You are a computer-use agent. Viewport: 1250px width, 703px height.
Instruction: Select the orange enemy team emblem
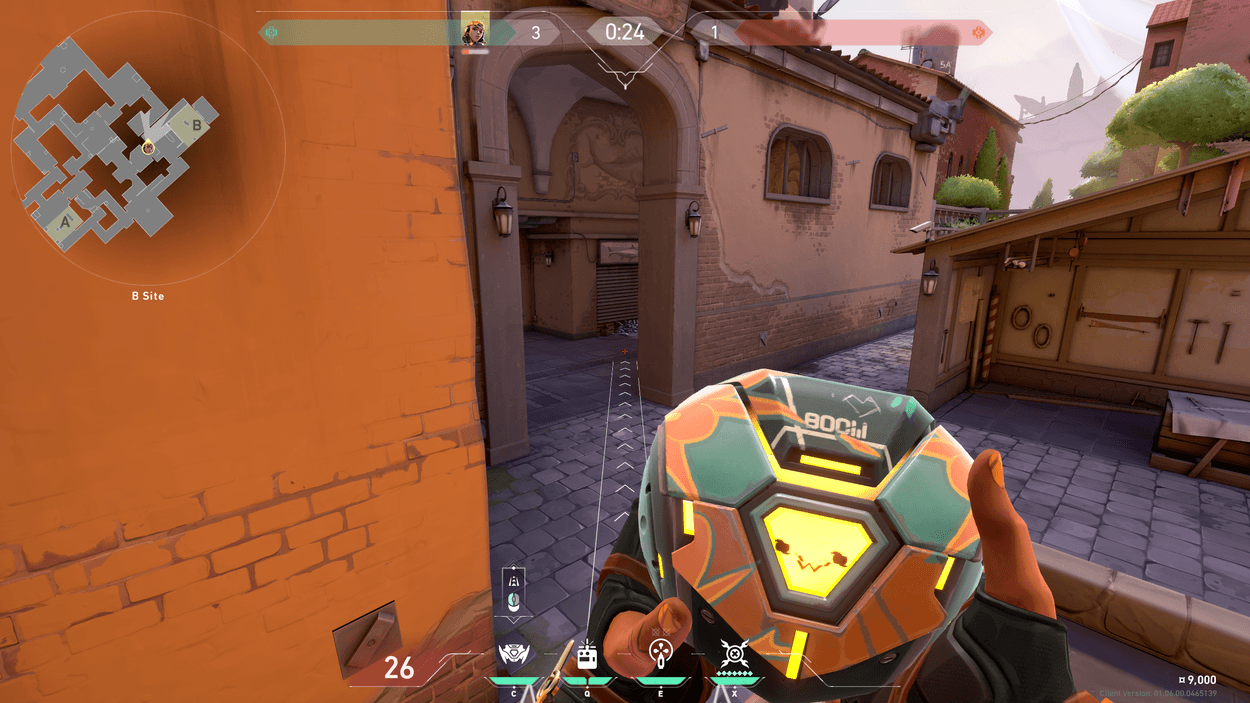pyautogui.click(x=980, y=33)
